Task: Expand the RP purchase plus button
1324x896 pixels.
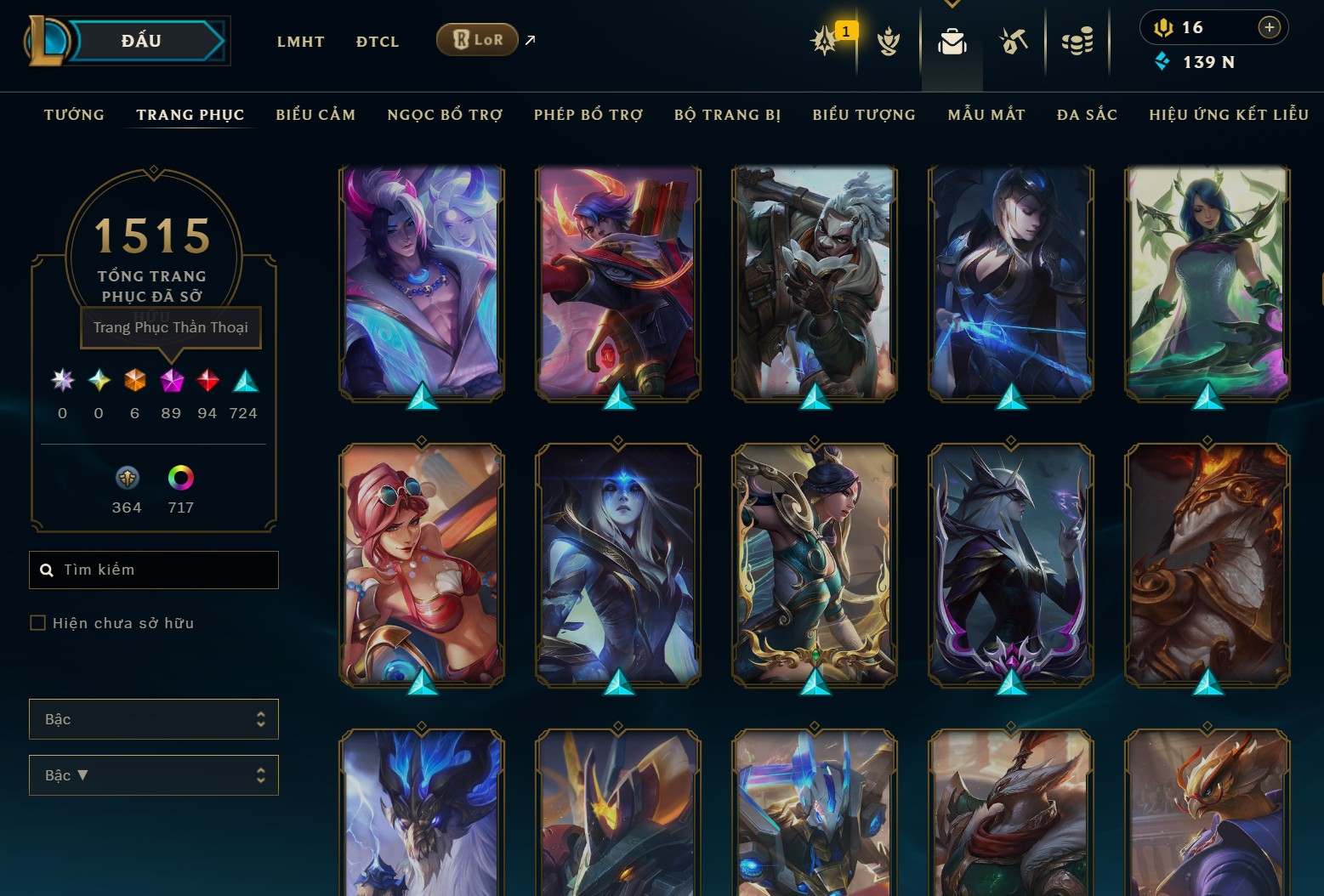Action: pyautogui.click(x=1270, y=26)
